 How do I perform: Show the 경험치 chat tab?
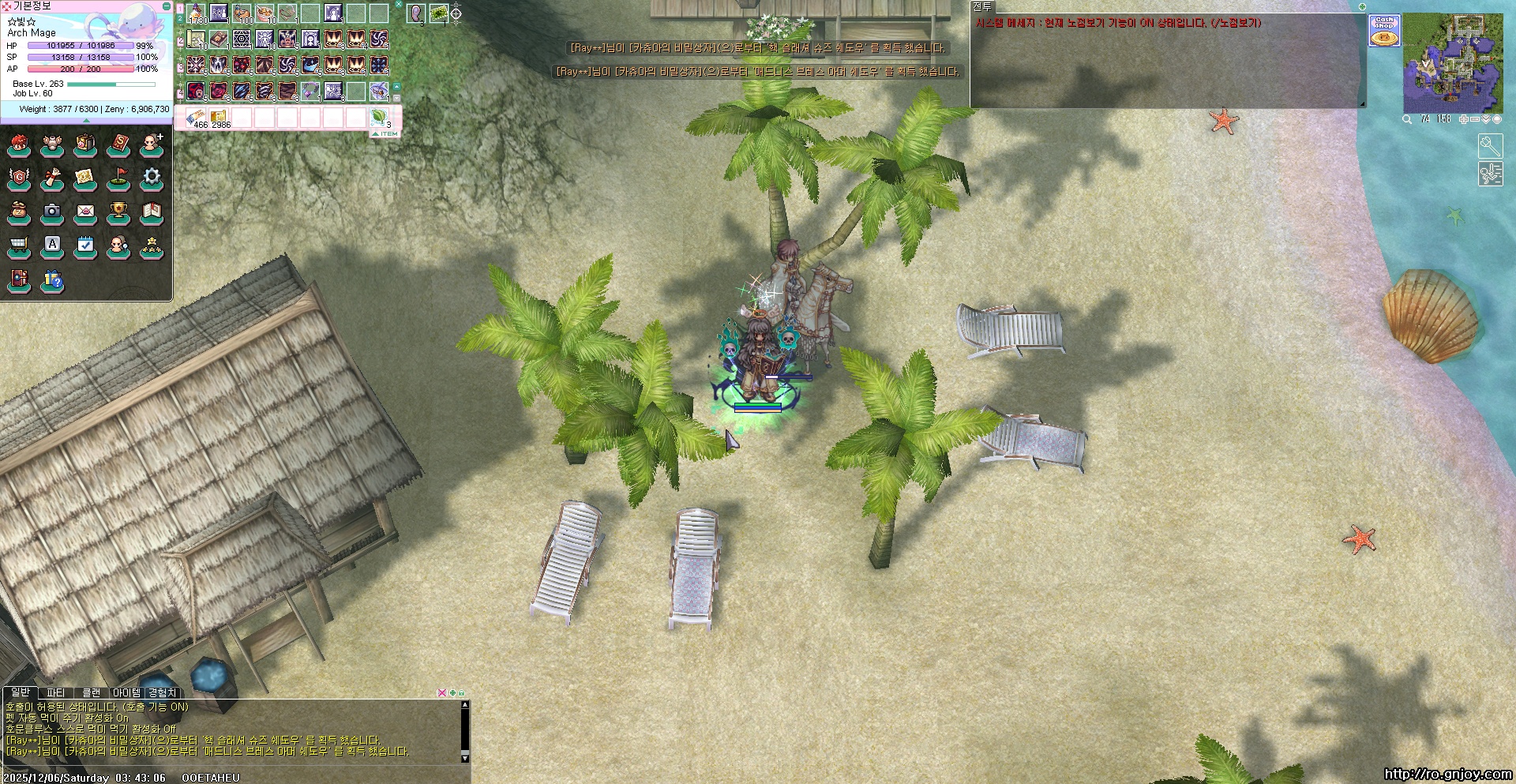coord(163,693)
